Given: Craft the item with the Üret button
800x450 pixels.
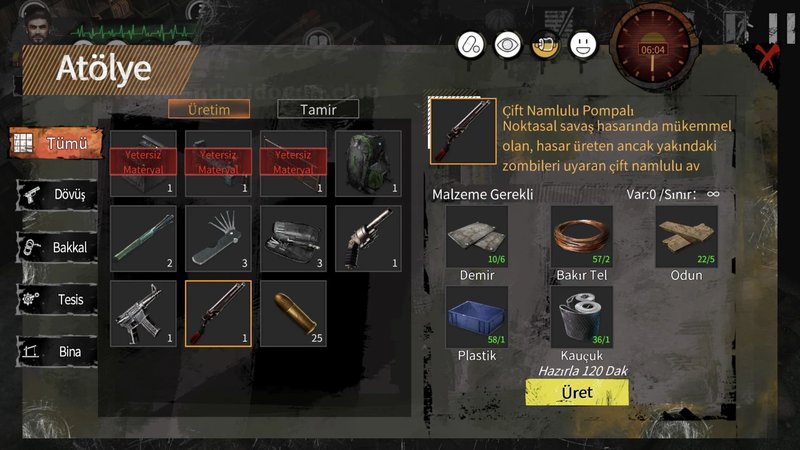Looking at the screenshot, I should pyautogui.click(x=577, y=392).
